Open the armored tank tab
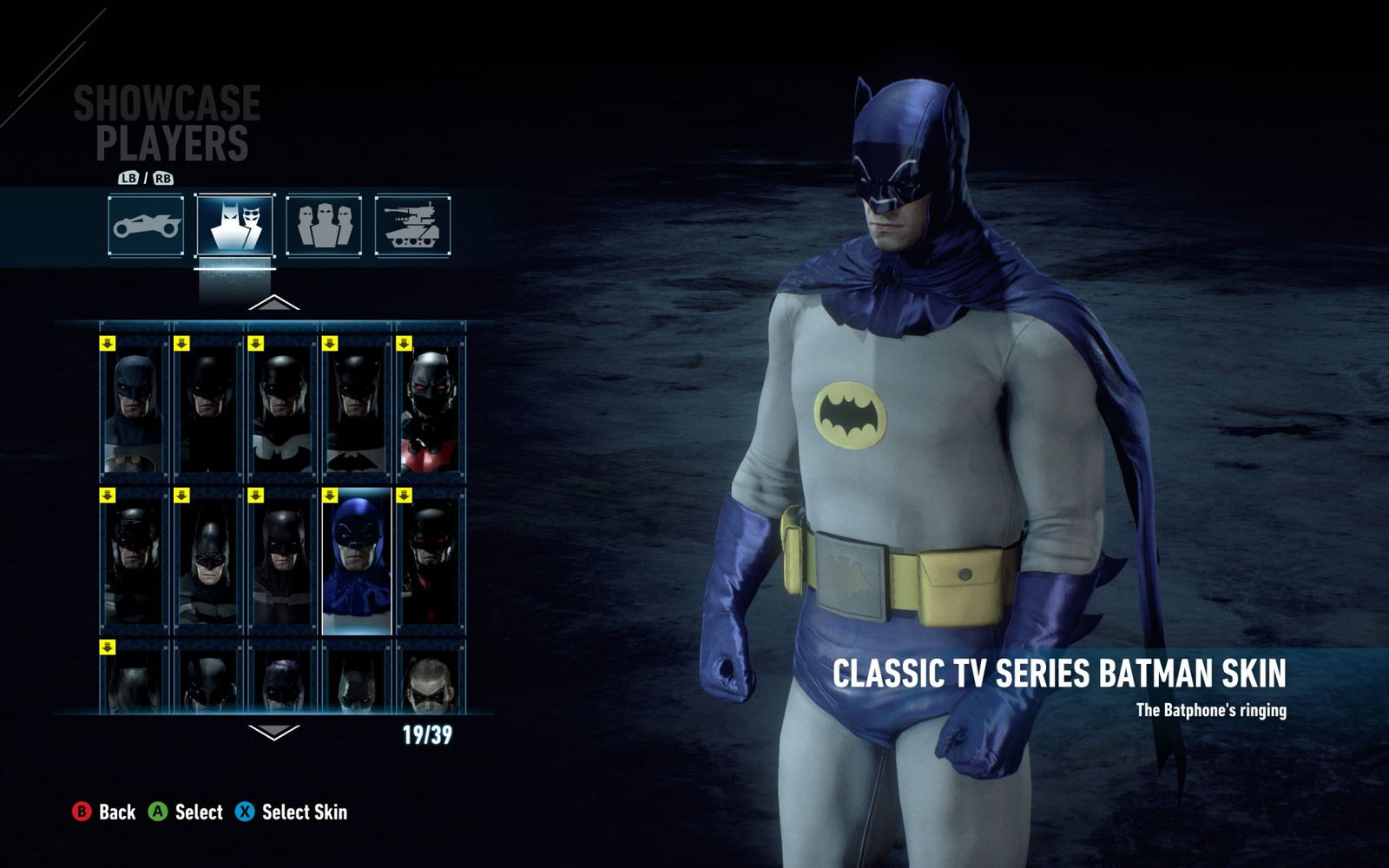1389x868 pixels. point(413,226)
